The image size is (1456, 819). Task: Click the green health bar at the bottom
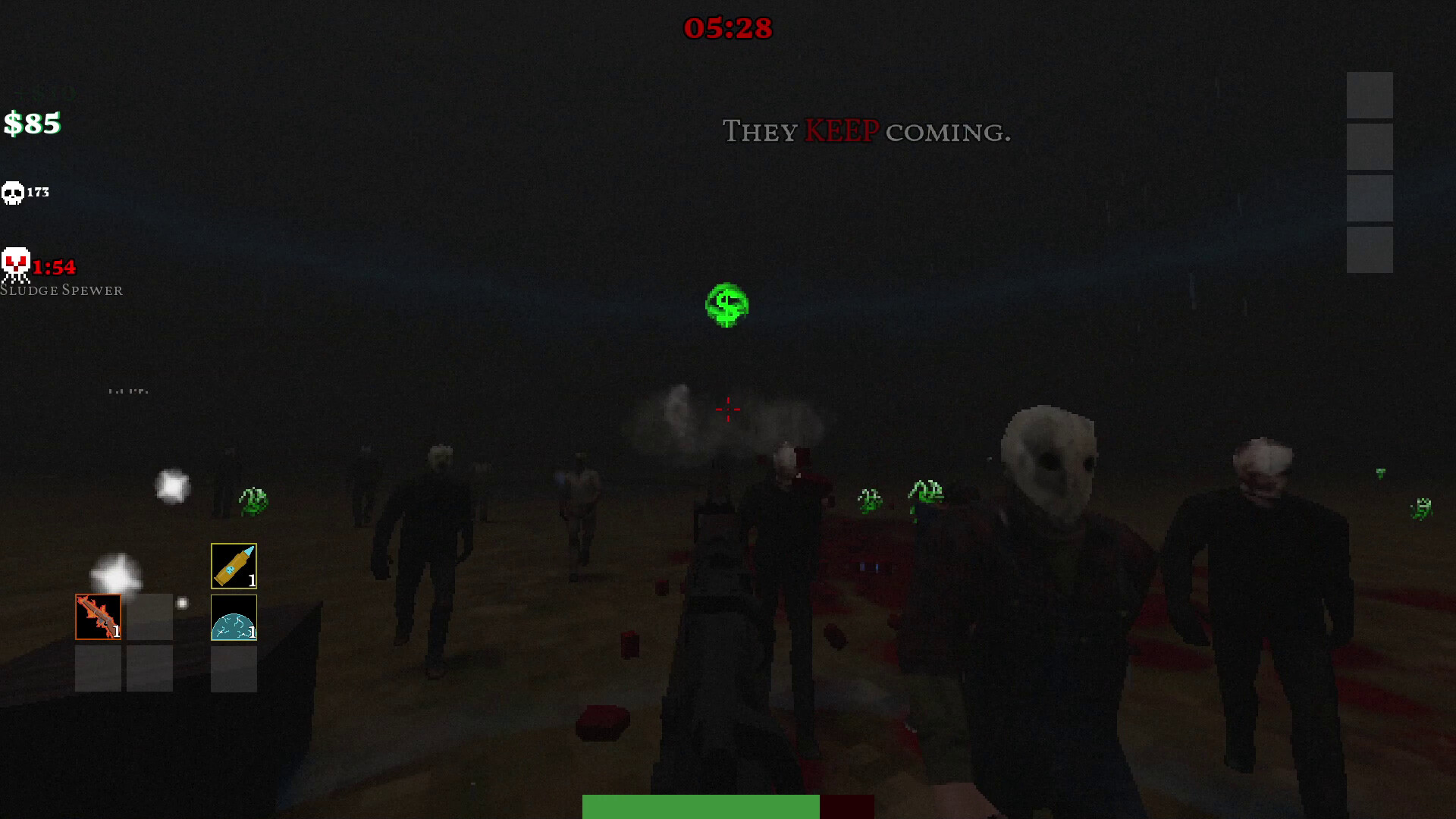tap(699, 807)
